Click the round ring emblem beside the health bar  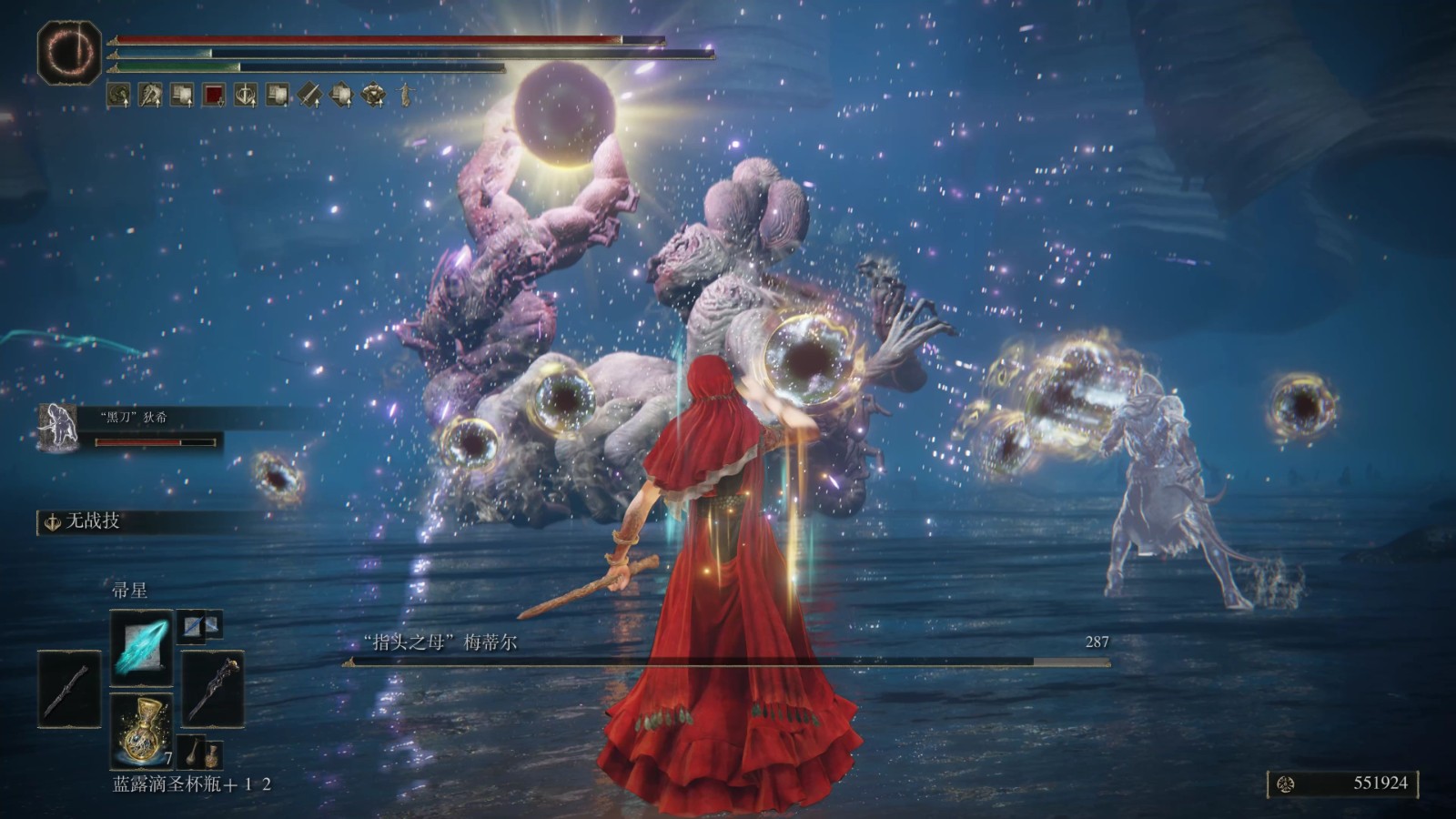(x=69, y=53)
